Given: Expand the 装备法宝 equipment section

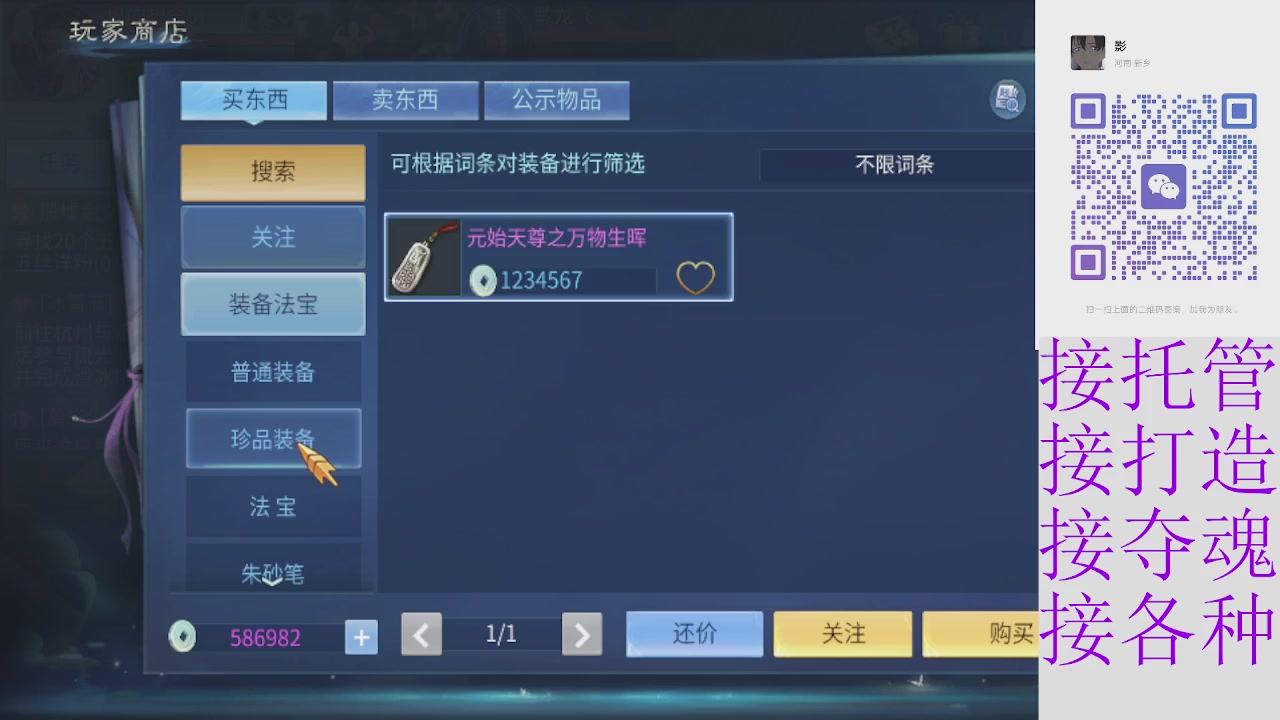Looking at the screenshot, I should click(272, 304).
